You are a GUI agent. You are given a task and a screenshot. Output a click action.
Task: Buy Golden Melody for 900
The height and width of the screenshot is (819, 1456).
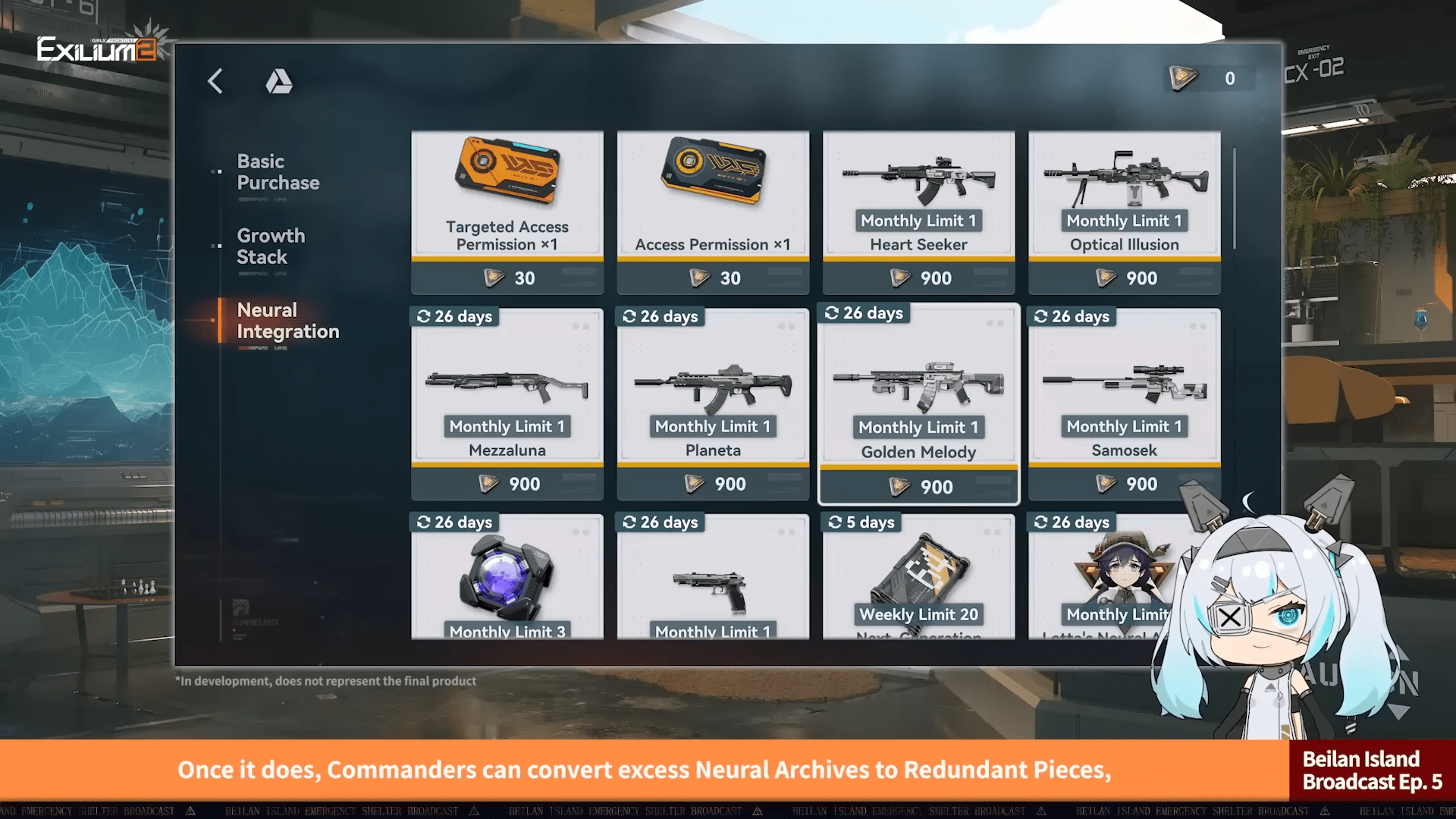click(918, 486)
